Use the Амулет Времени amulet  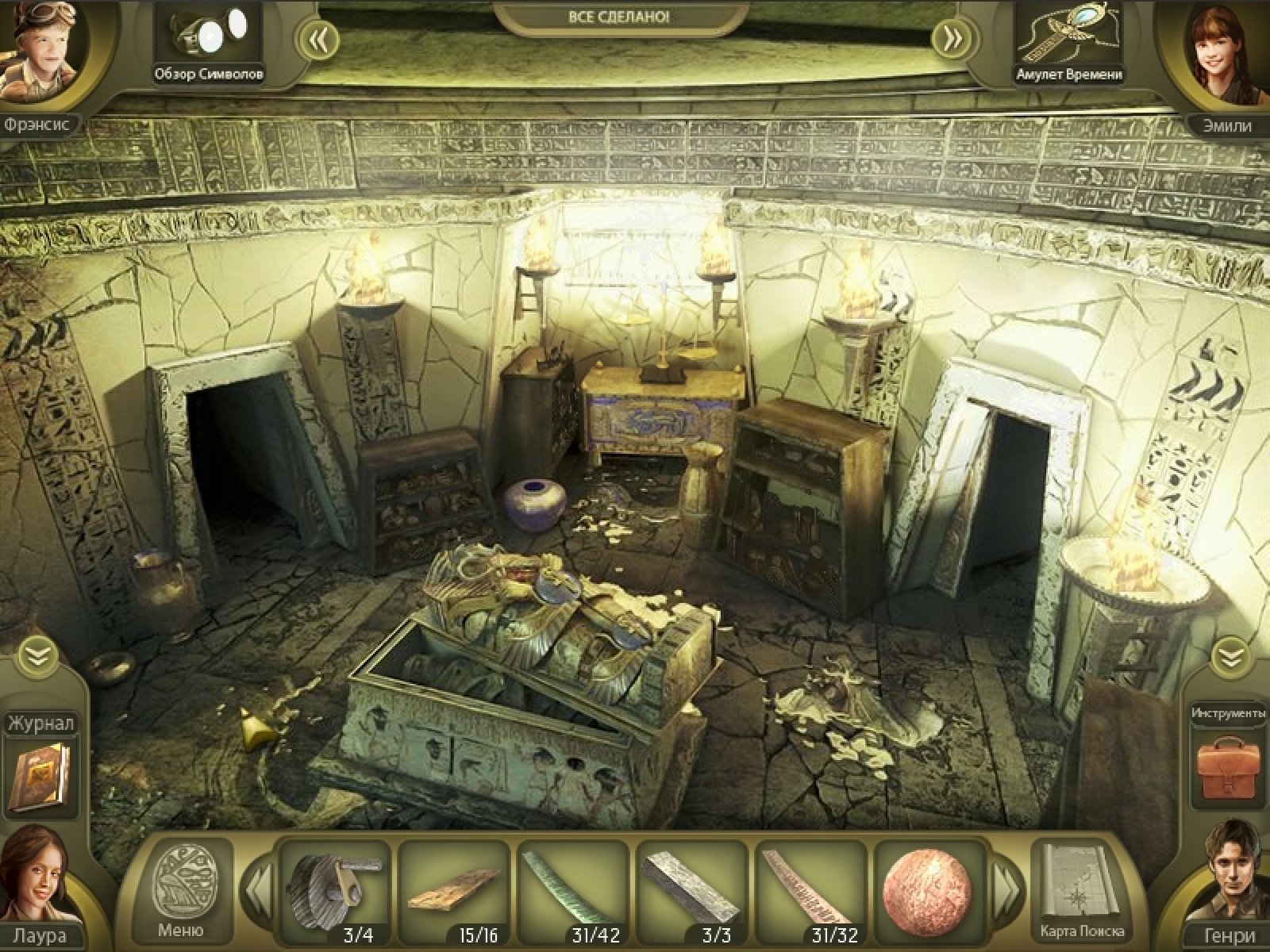pos(1068,38)
